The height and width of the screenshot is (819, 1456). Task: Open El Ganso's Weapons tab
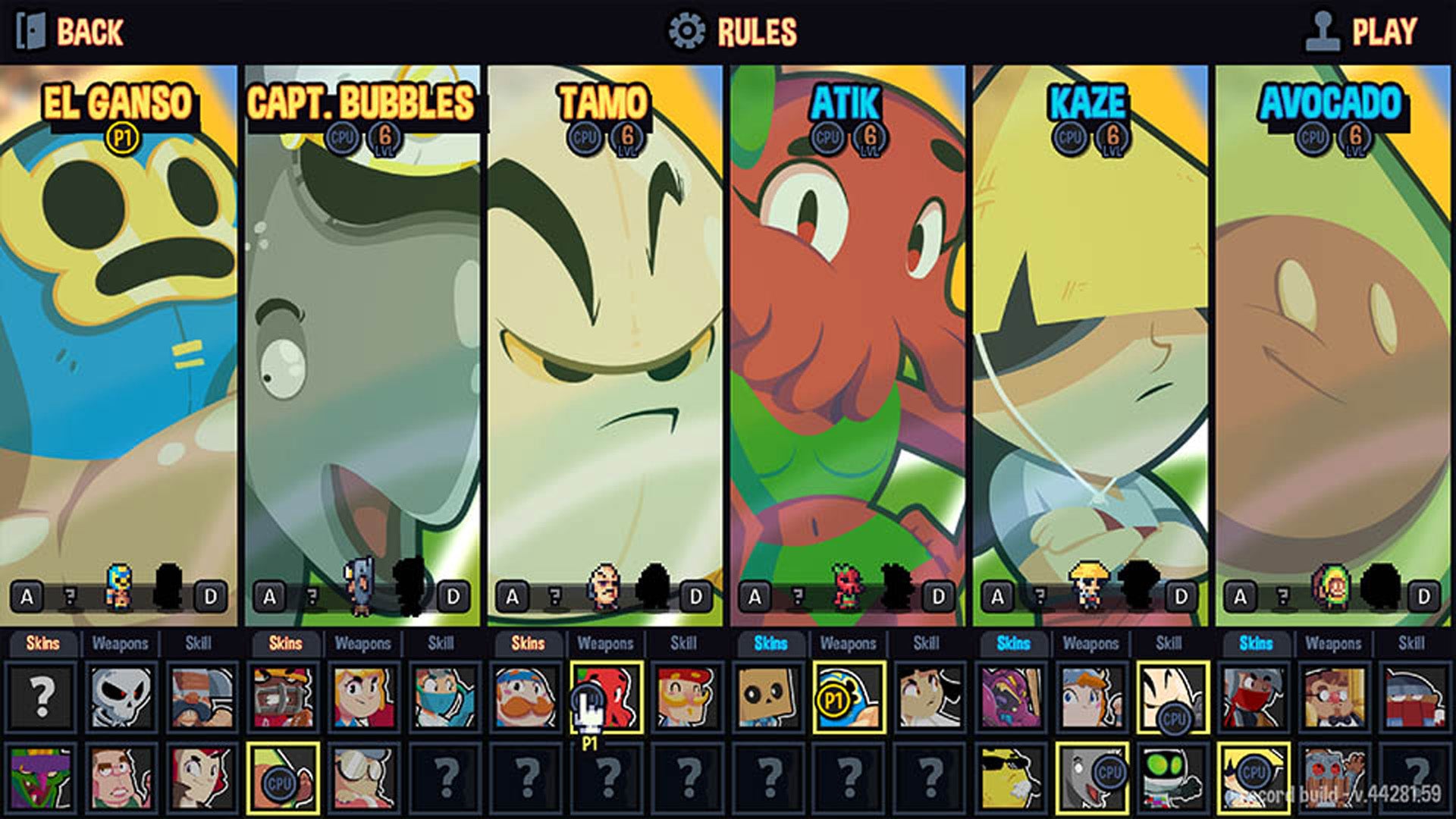click(x=120, y=644)
